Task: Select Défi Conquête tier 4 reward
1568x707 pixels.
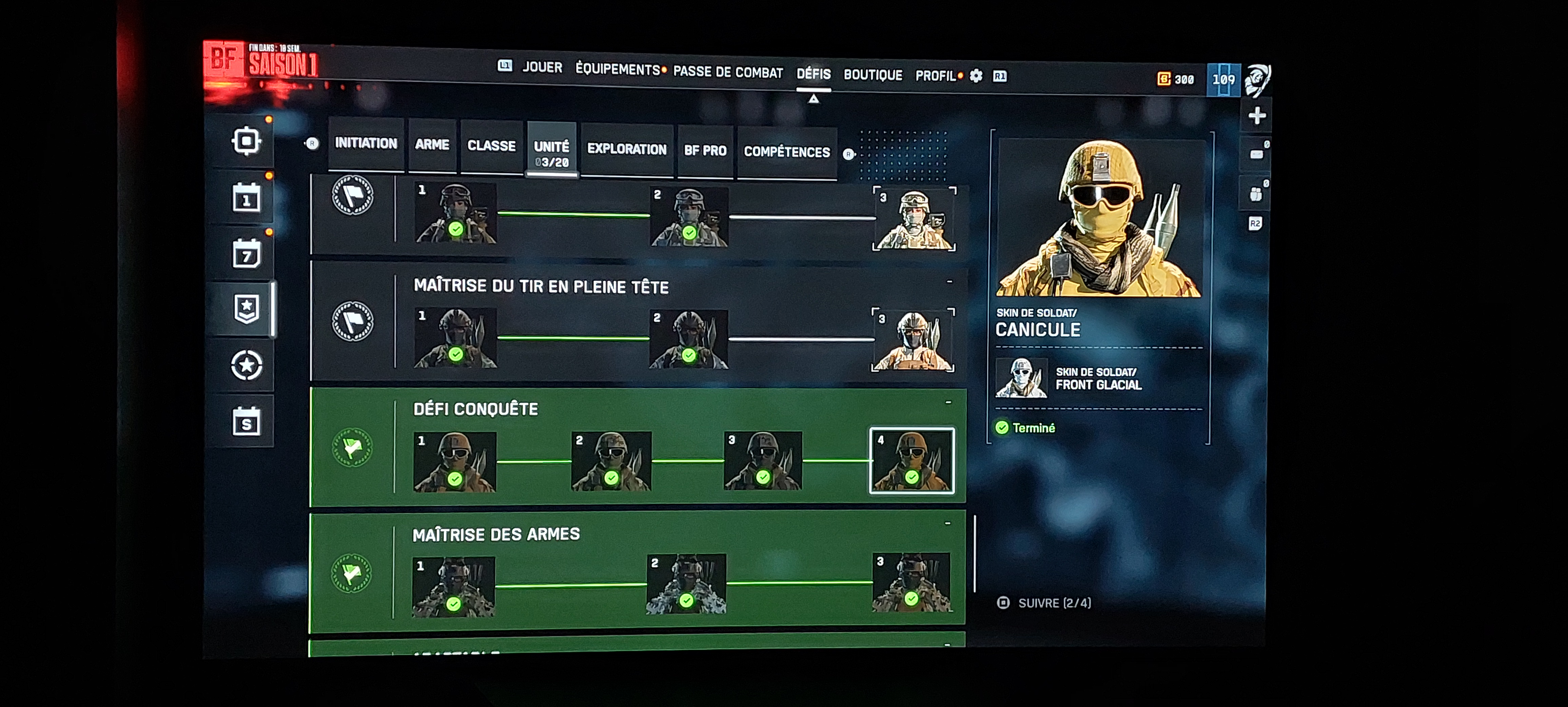Action: point(911,460)
